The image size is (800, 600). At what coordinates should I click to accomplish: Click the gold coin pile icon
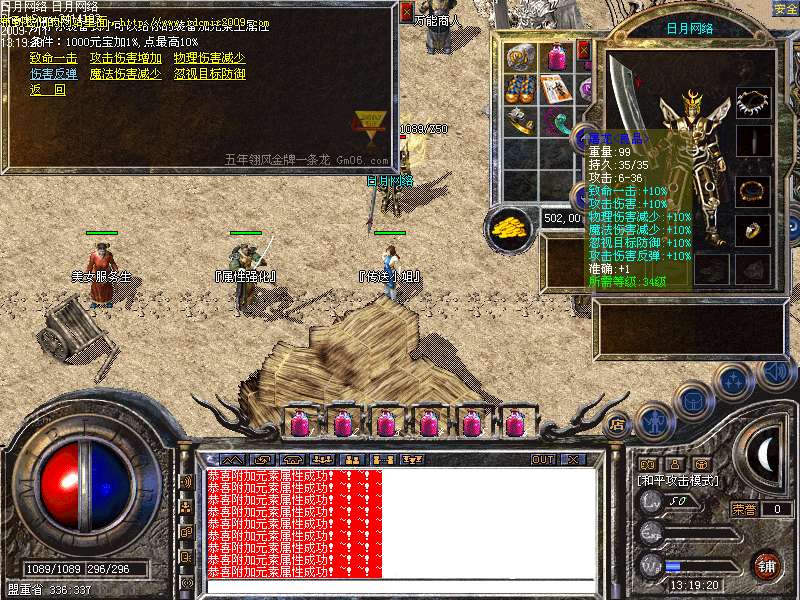coord(509,226)
